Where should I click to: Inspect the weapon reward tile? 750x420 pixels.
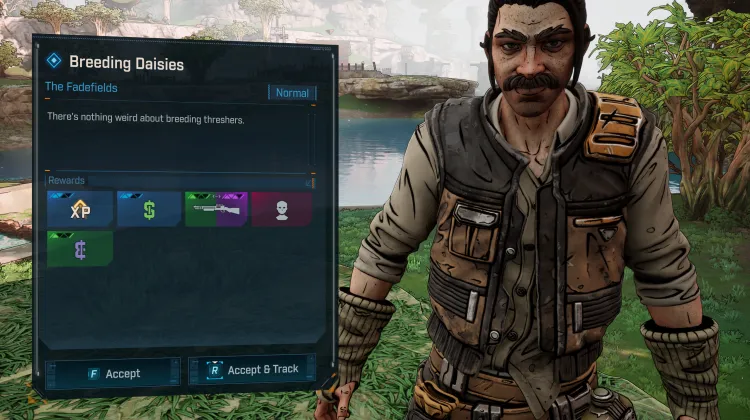click(x=216, y=209)
